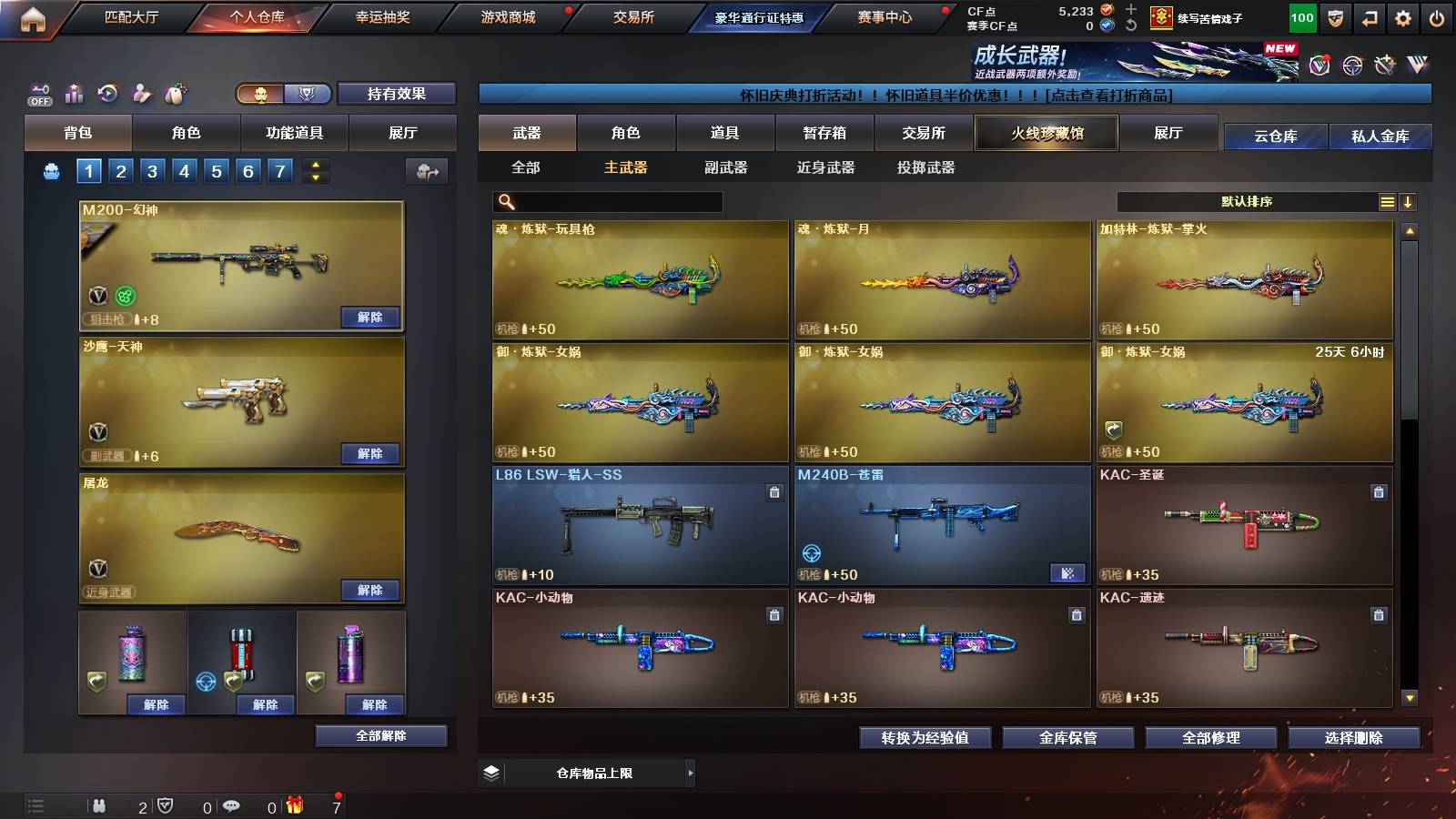This screenshot has width=1456, height=819.
Task: Open the settings gear in top right corner
Action: click(x=1404, y=18)
